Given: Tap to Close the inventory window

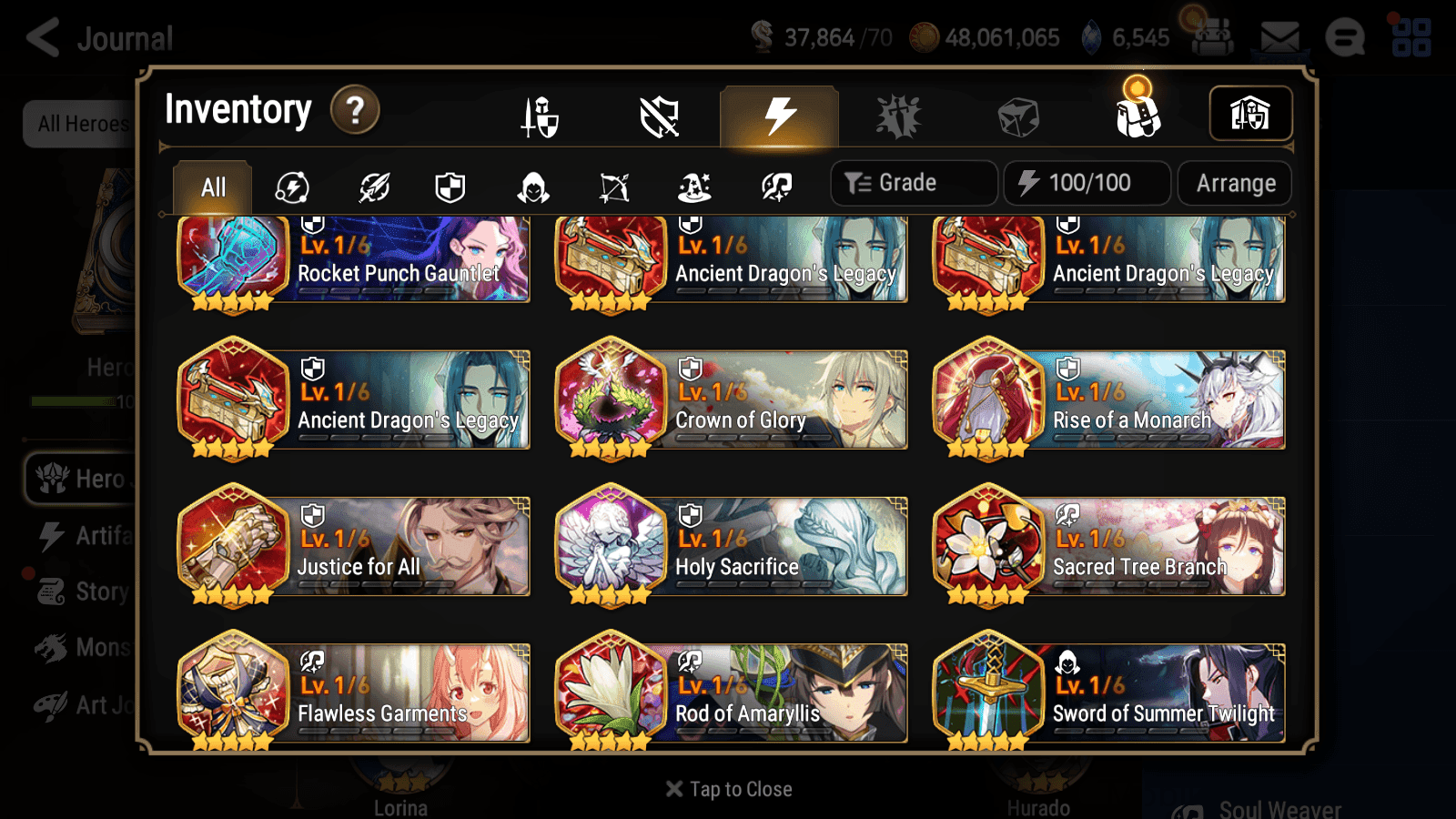Looking at the screenshot, I should pos(727,788).
